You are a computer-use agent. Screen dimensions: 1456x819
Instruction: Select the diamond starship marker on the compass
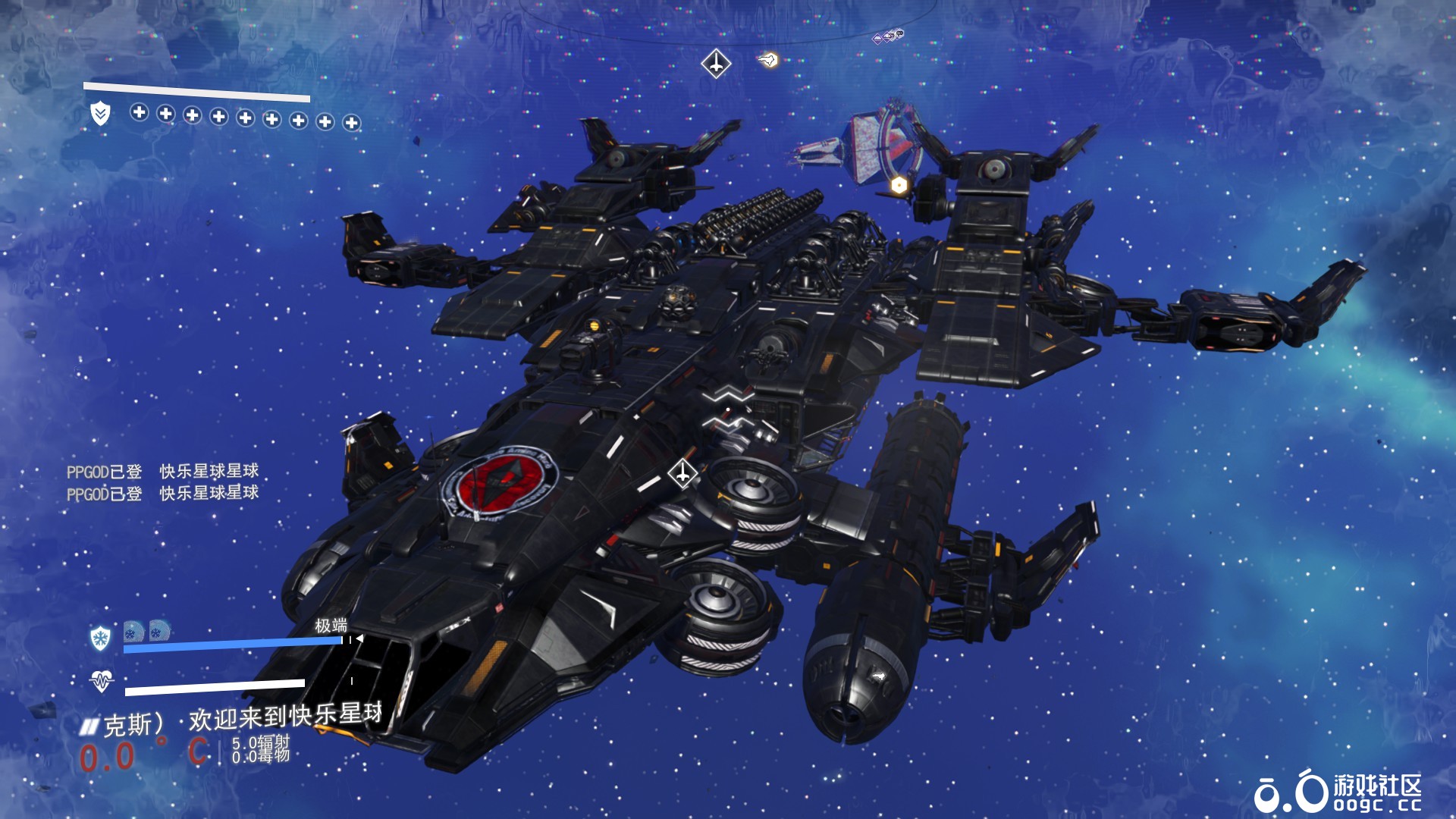[x=716, y=63]
